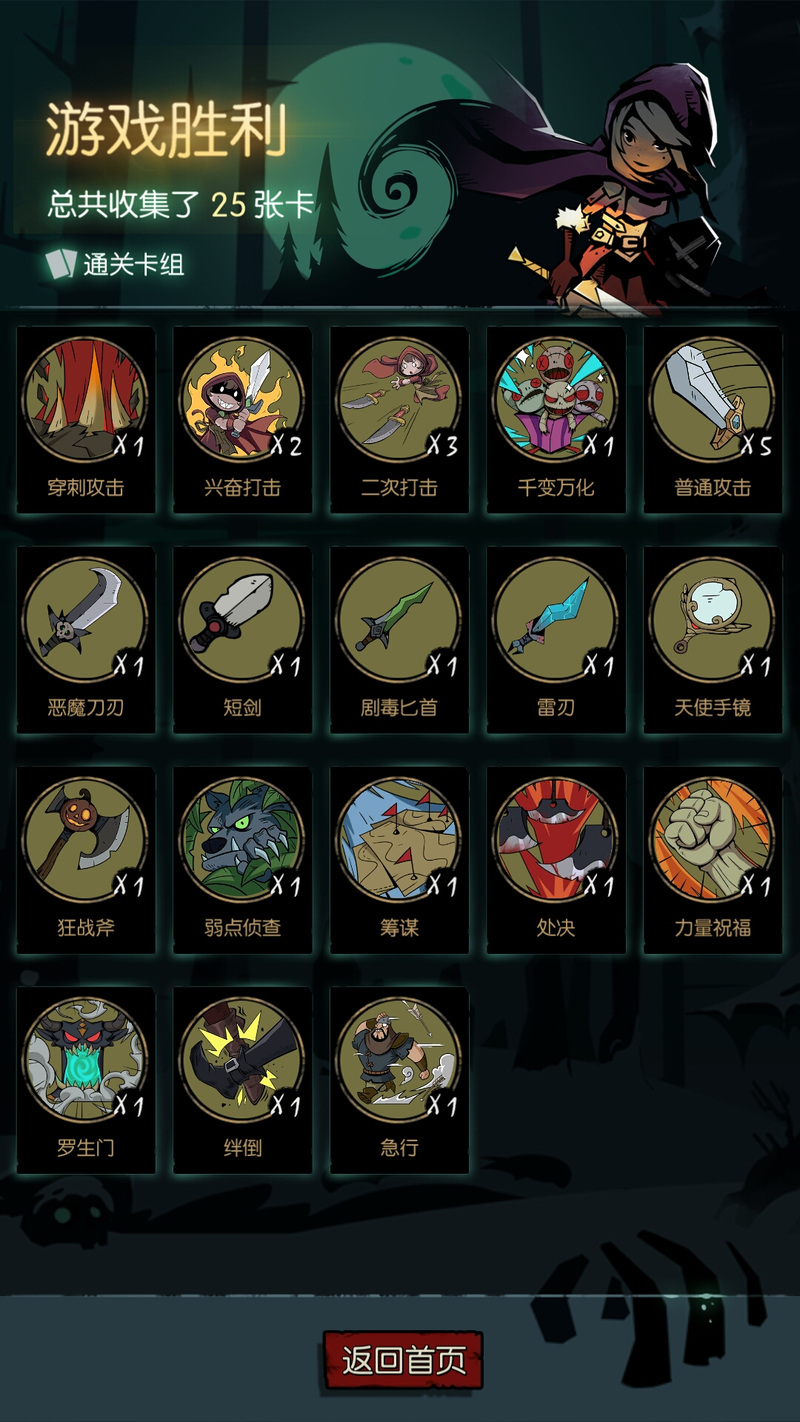View the 恶魔刀刃 card
This screenshot has height=1422, width=800.
pyautogui.click(x=86, y=639)
